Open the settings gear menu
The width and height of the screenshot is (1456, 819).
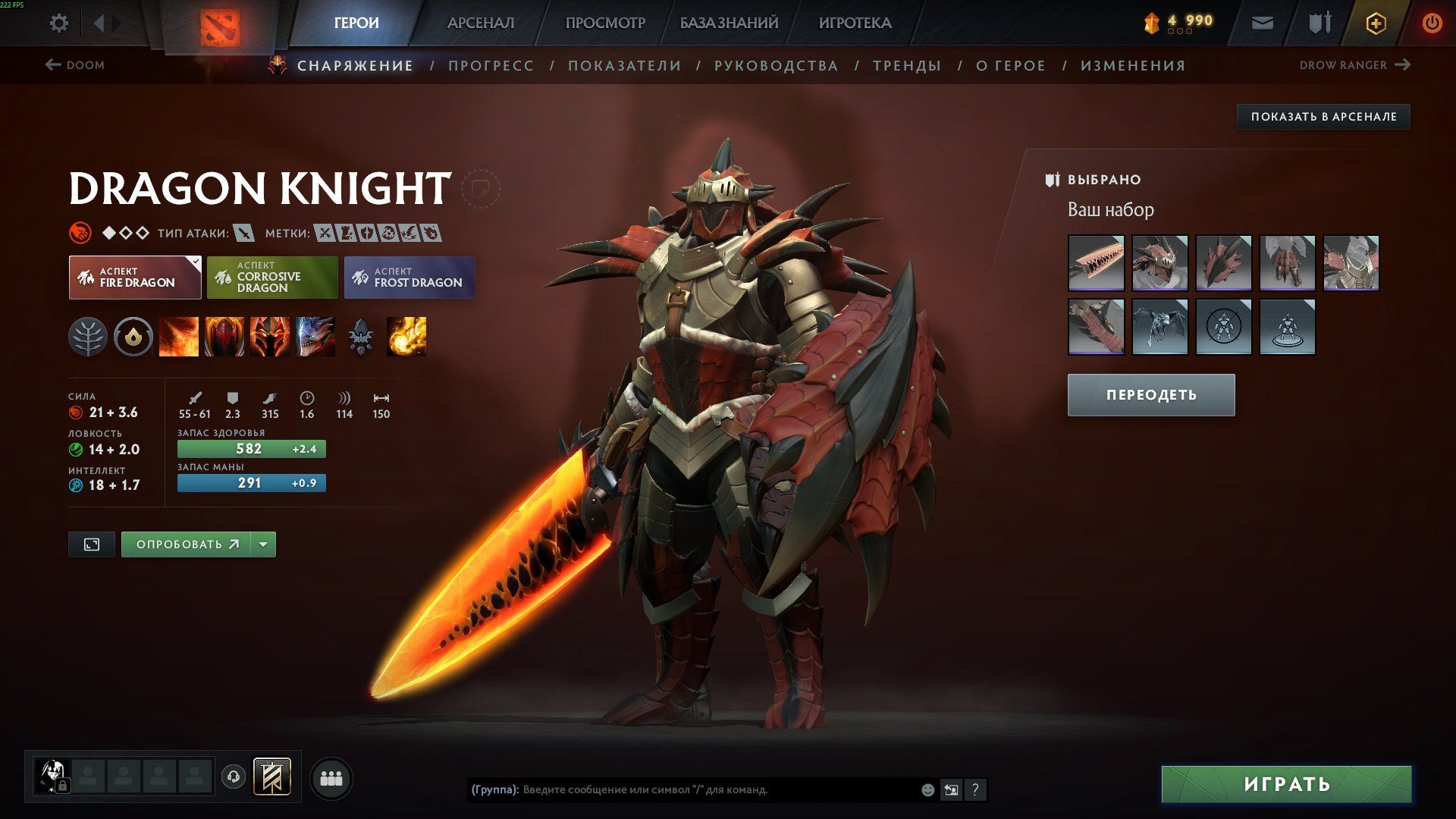point(58,23)
